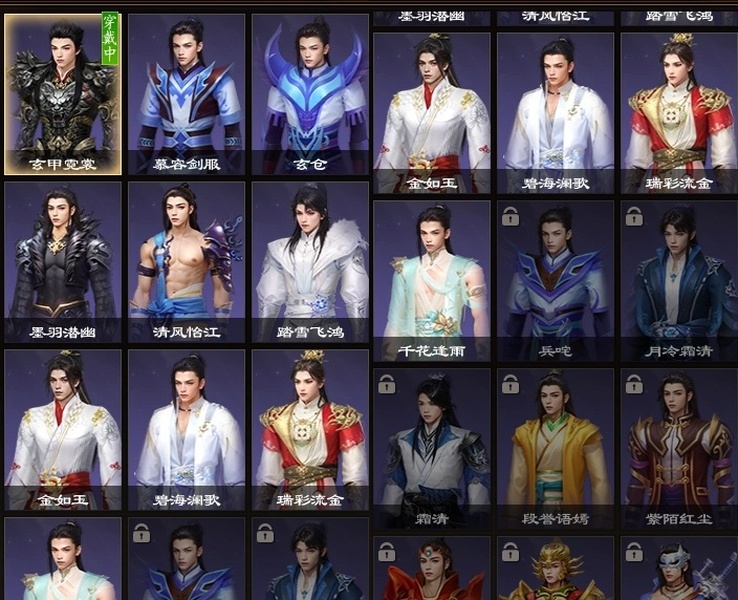Image resolution: width=738 pixels, height=600 pixels.
Task: Pick the yellow-robed 段誉语嫣 costume
Action: [x=555, y=448]
